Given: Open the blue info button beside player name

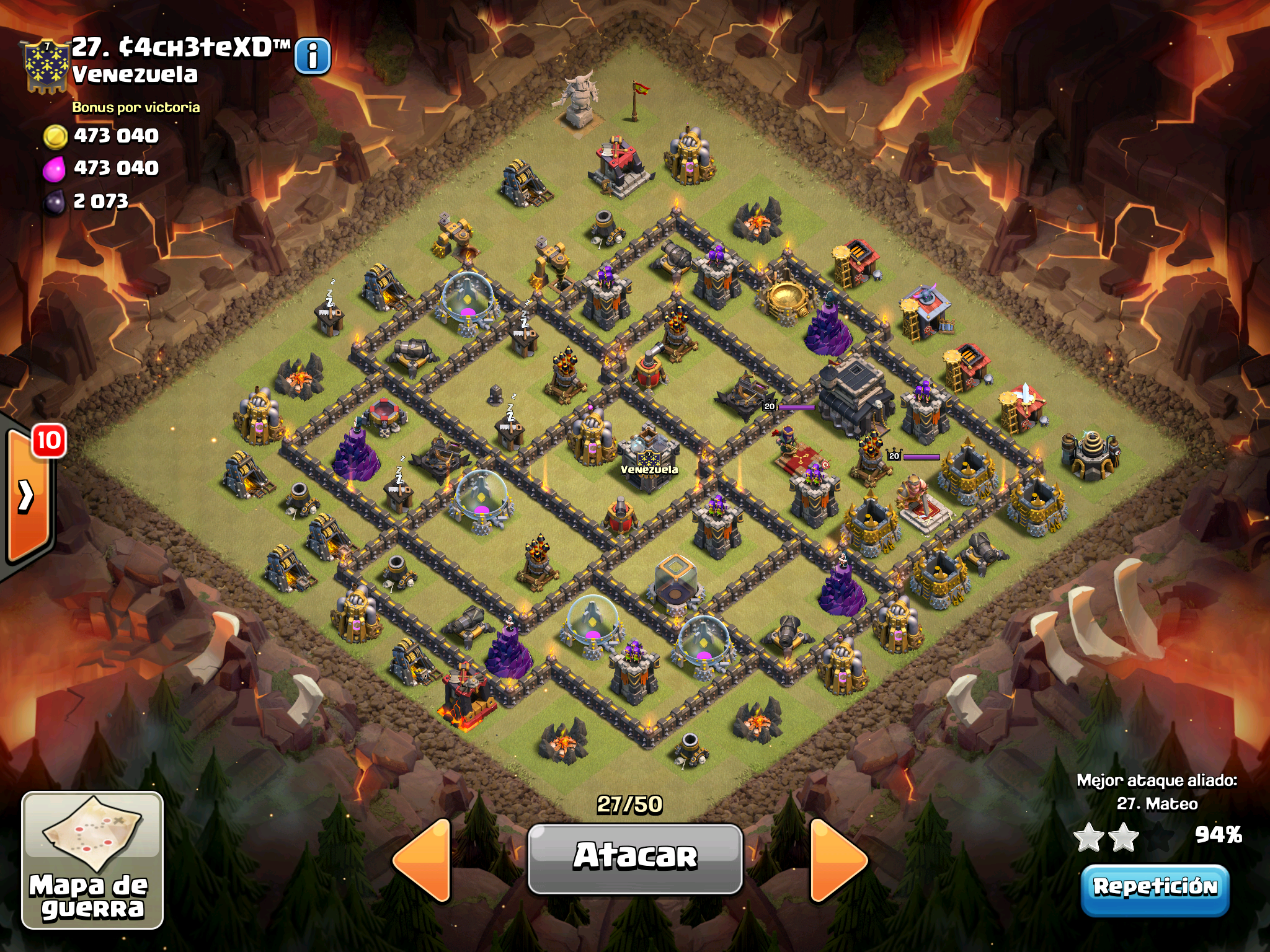Looking at the screenshot, I should (x=313, y=56).
